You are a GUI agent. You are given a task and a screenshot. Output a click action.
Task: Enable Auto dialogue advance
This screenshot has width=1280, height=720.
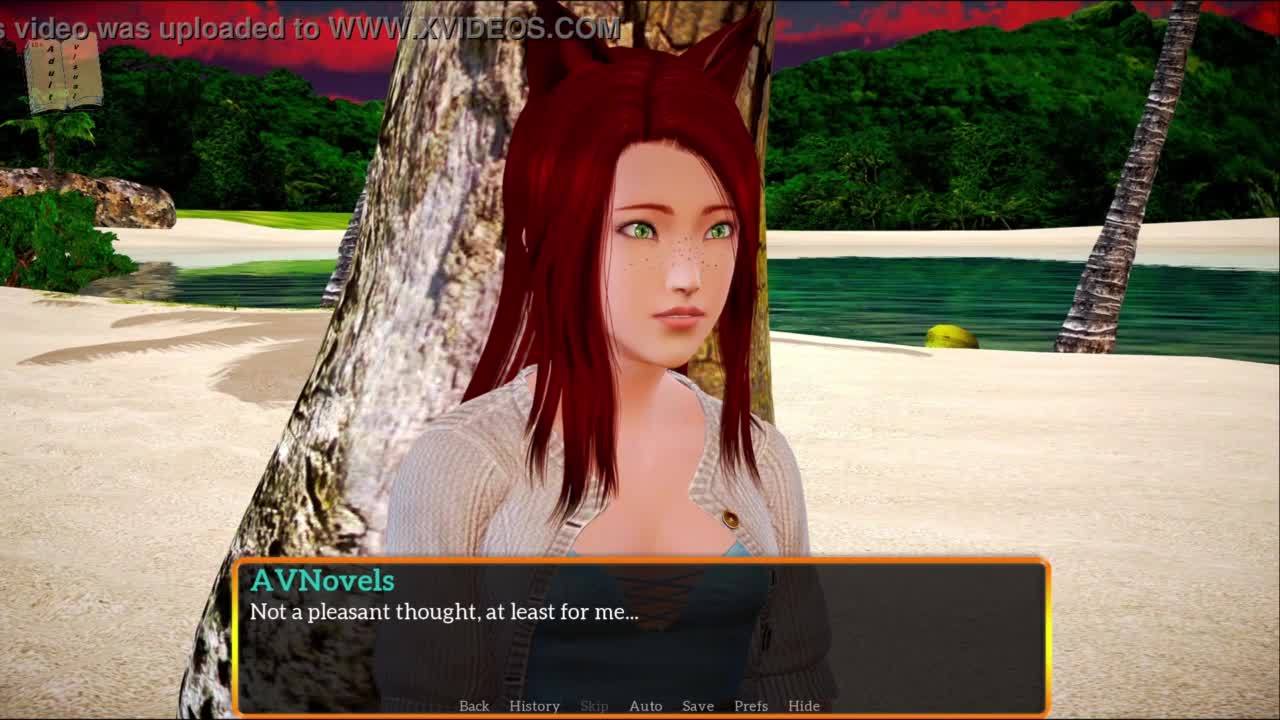[x=645, y=706]
